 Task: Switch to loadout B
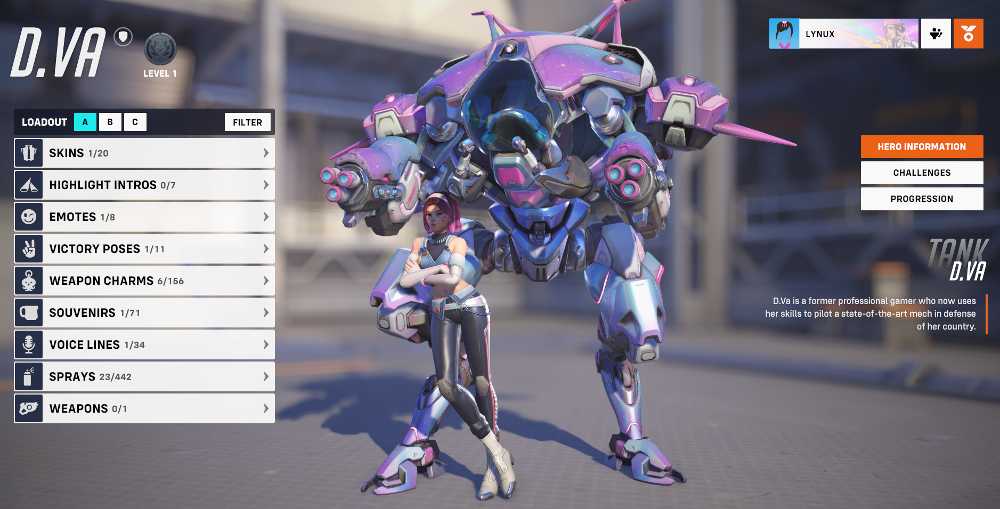(110, 122)
